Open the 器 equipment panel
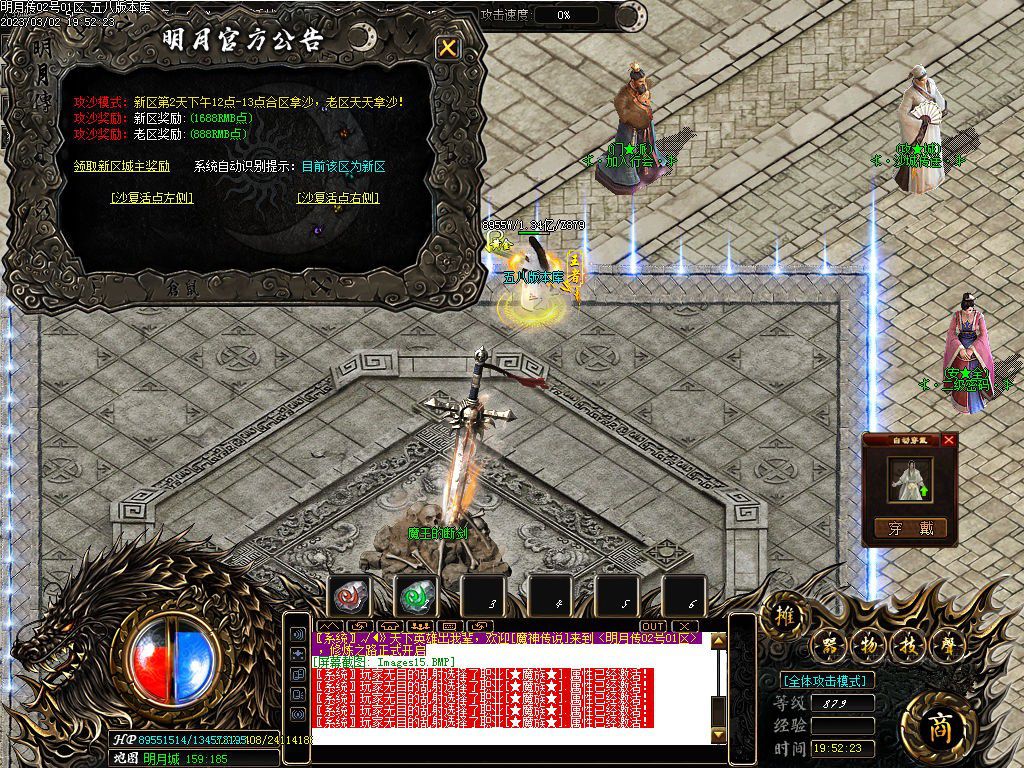Screen dimensions: 1024x768 pos(827,645)
